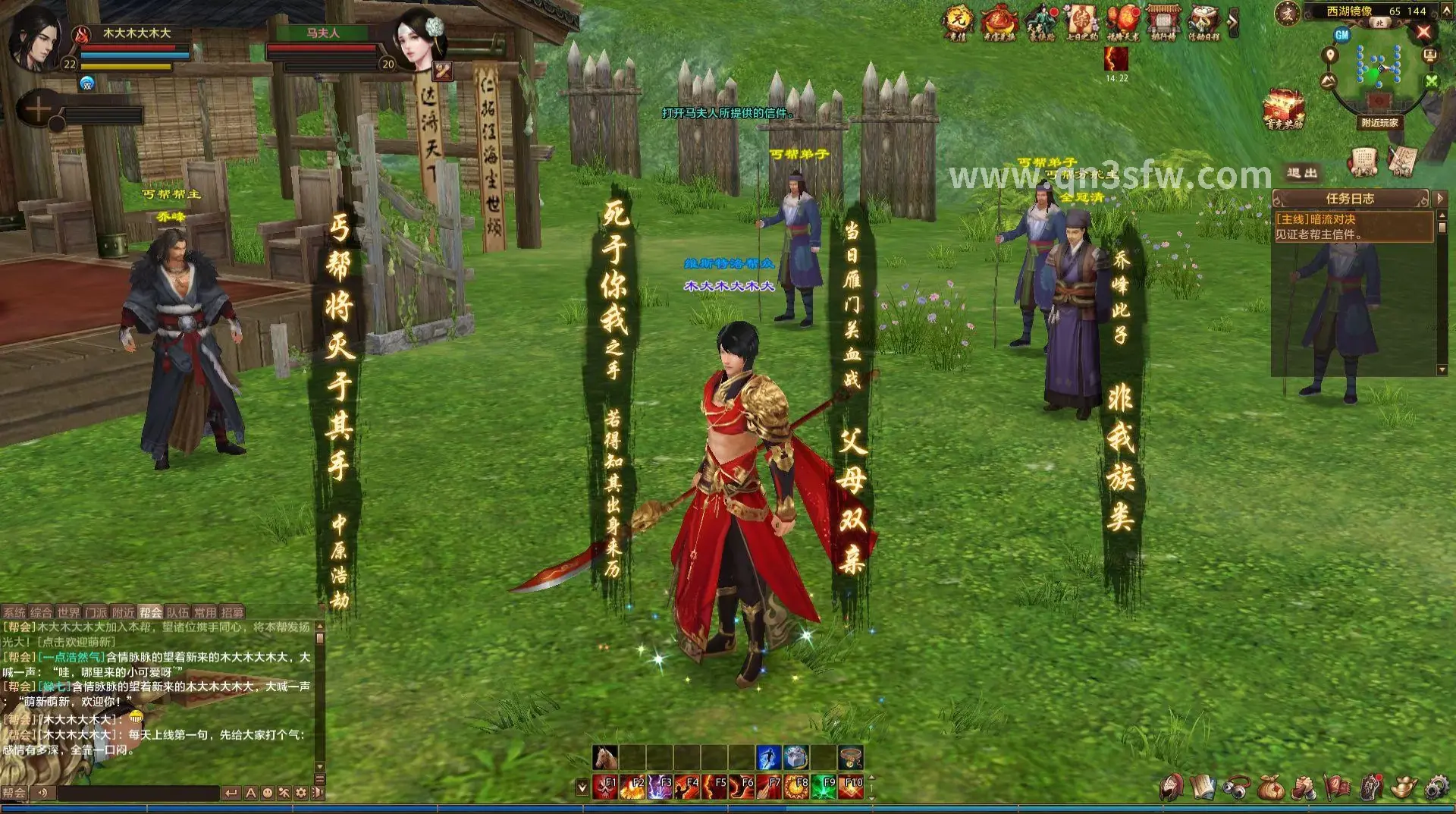
Task: Click the chat text input field
Action: (138, 793)
